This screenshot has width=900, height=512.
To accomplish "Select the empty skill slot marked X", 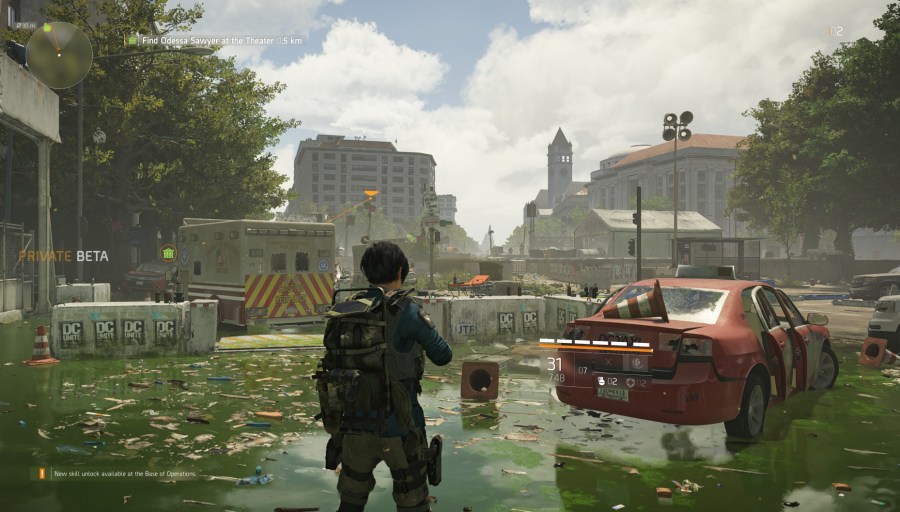I will pyautogui.click(x=608, y=363).
